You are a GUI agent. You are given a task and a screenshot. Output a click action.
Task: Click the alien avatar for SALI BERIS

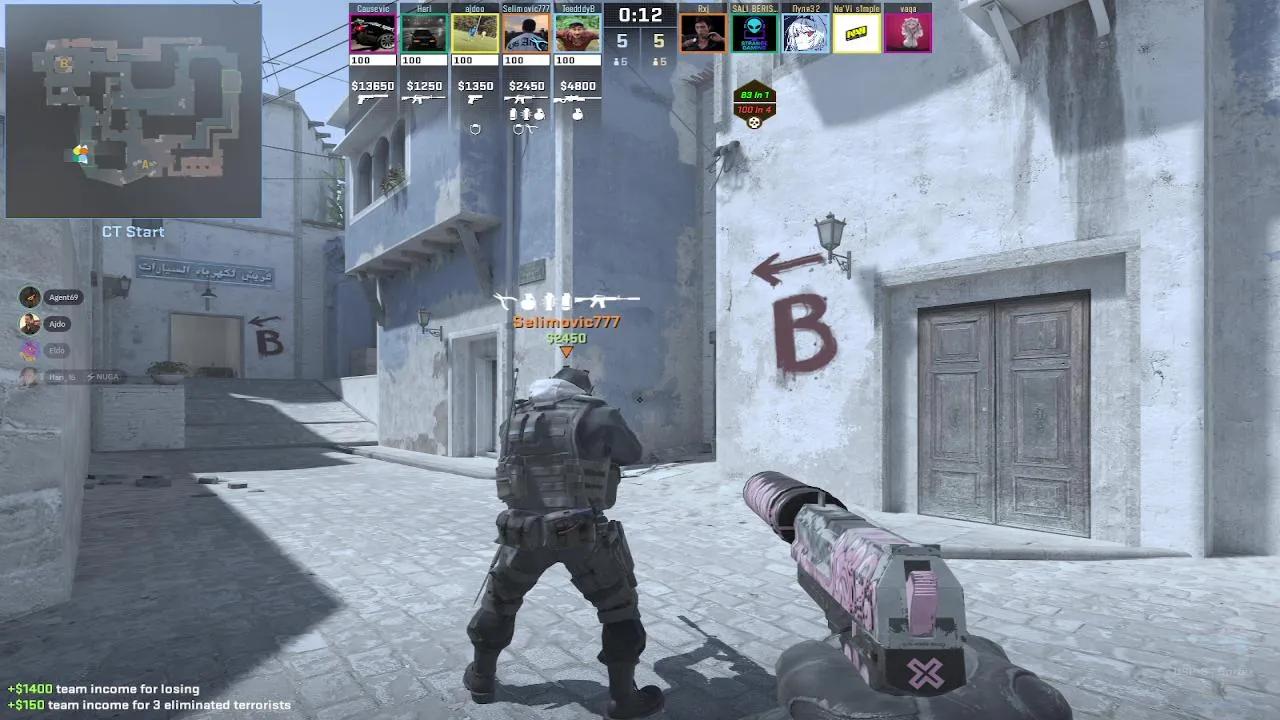tap(754, 33)
